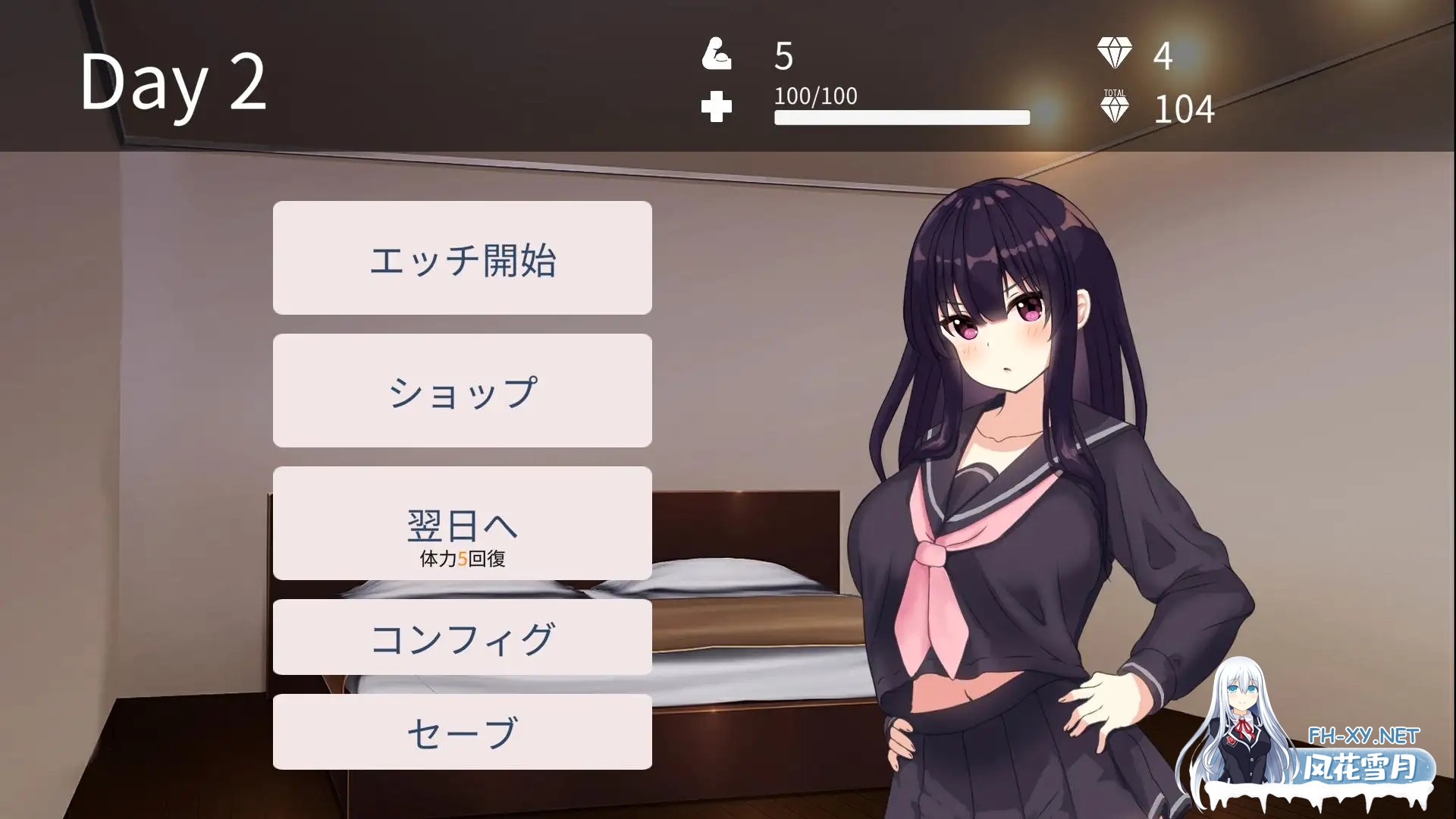
Task: Click the muscle stamina icon
Action: [717, 55]
